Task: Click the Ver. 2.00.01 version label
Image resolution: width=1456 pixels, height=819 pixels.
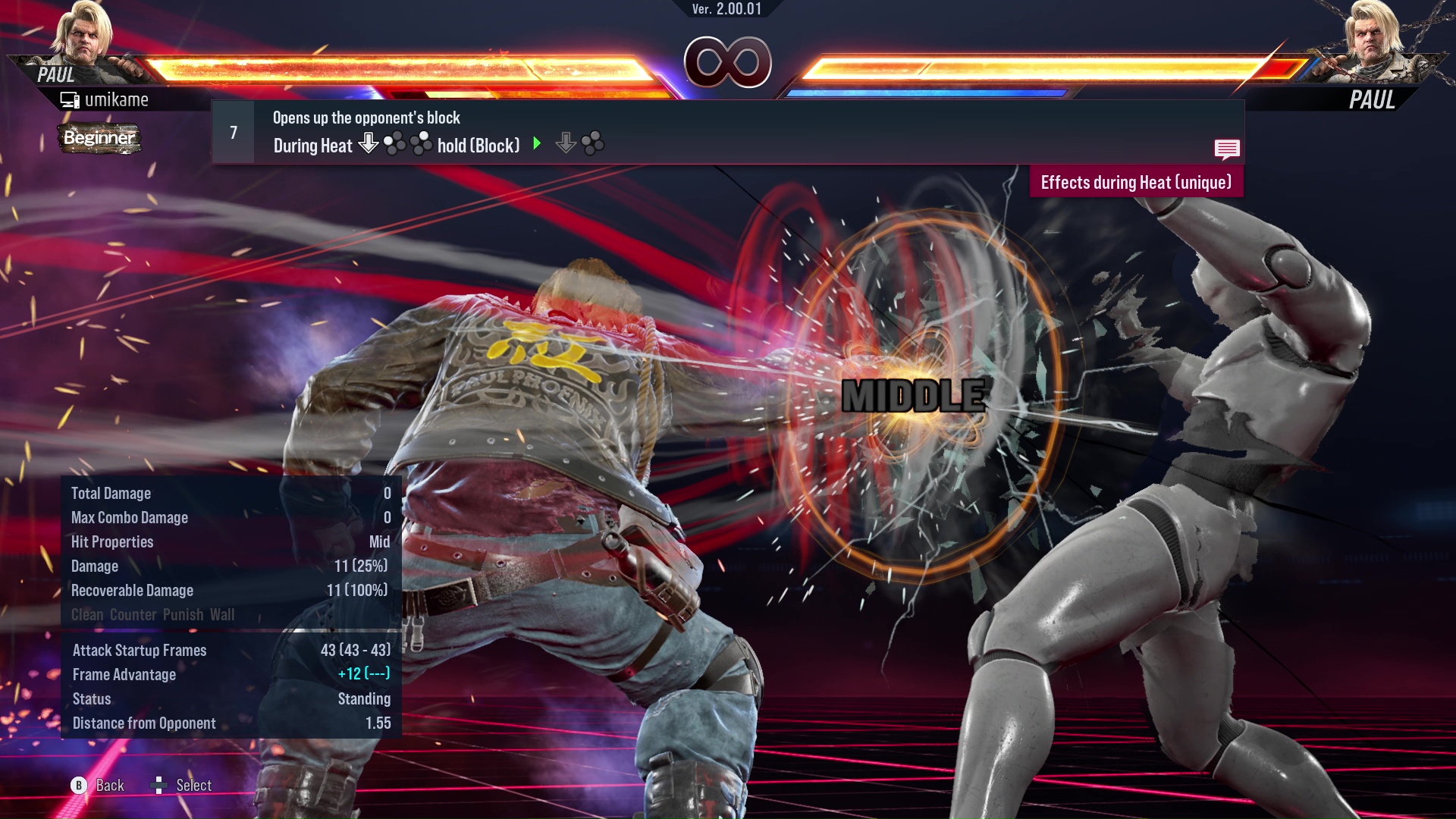Action: click(x=726, y=8)
